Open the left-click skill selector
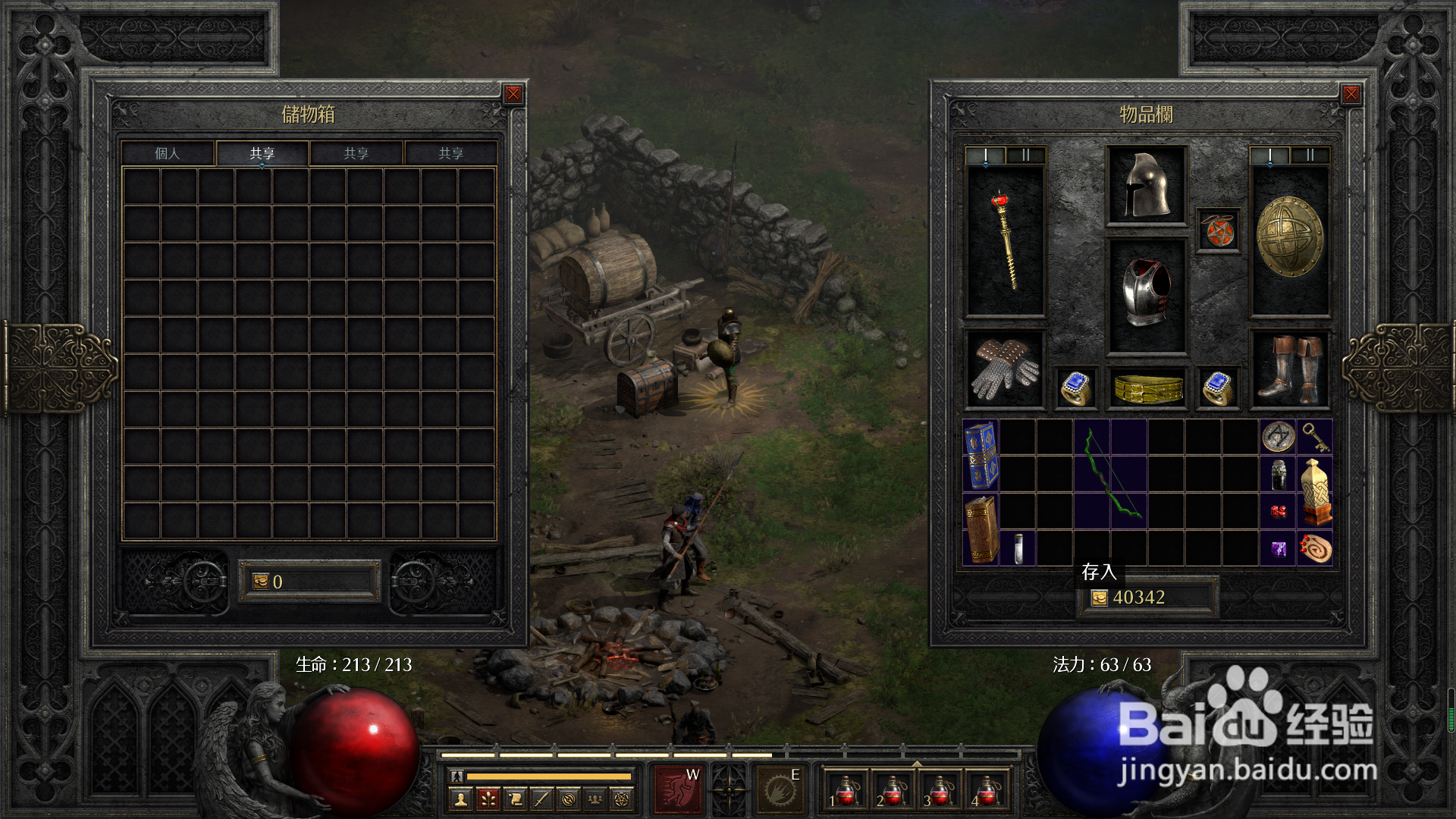The image size is (1456, 819). [x=677, y=789]
